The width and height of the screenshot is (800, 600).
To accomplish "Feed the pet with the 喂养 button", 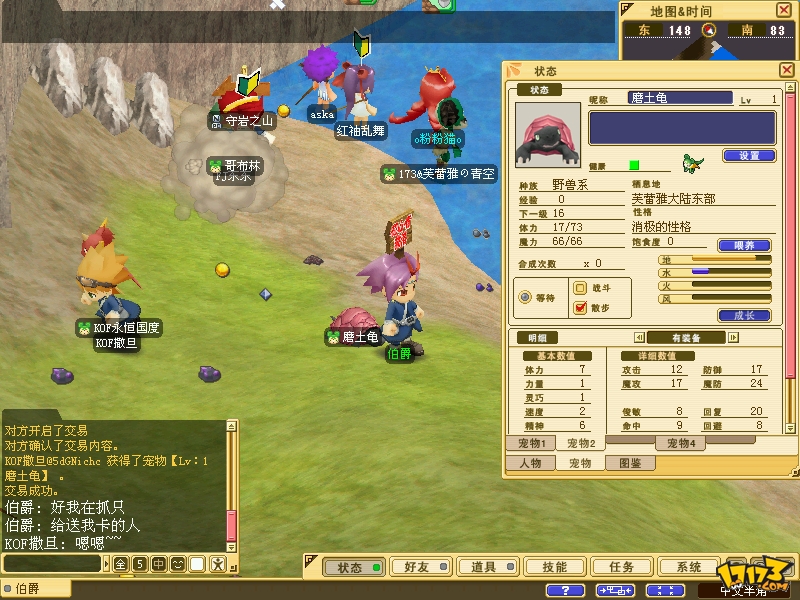I will [744, 245].
